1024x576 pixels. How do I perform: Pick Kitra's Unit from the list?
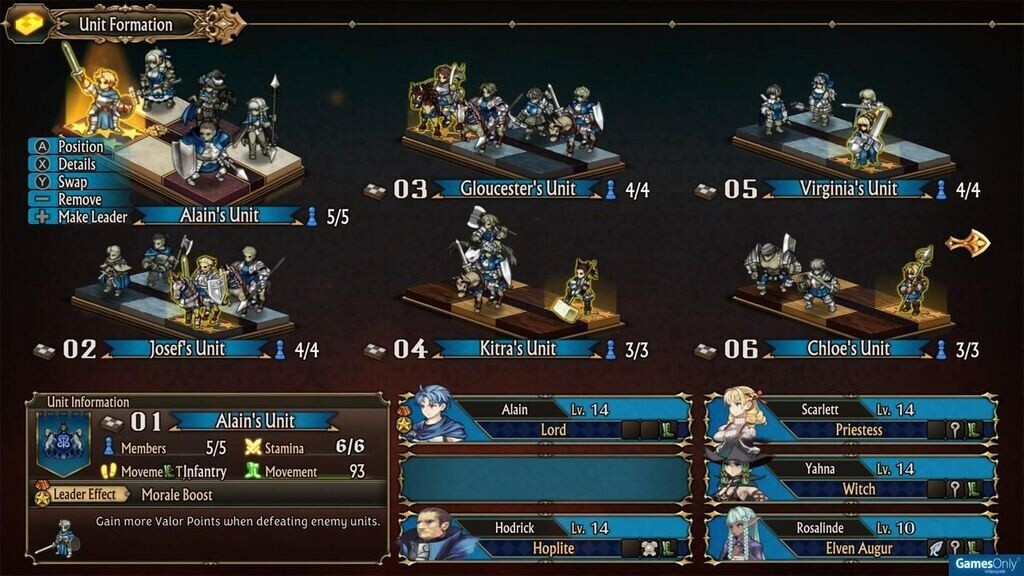click(x=514, y=349)
